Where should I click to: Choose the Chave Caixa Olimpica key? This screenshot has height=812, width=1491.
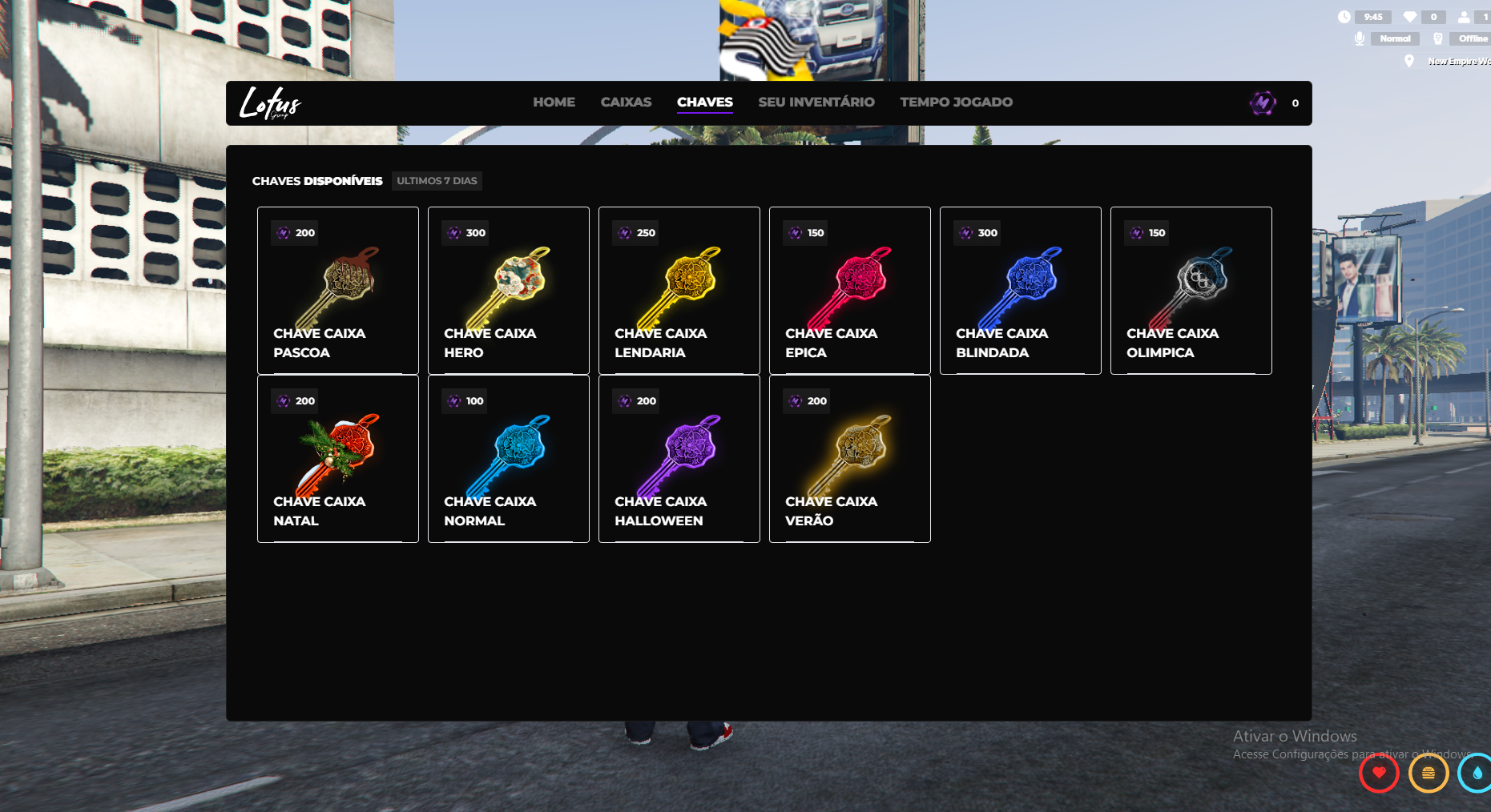[1191, 291]
